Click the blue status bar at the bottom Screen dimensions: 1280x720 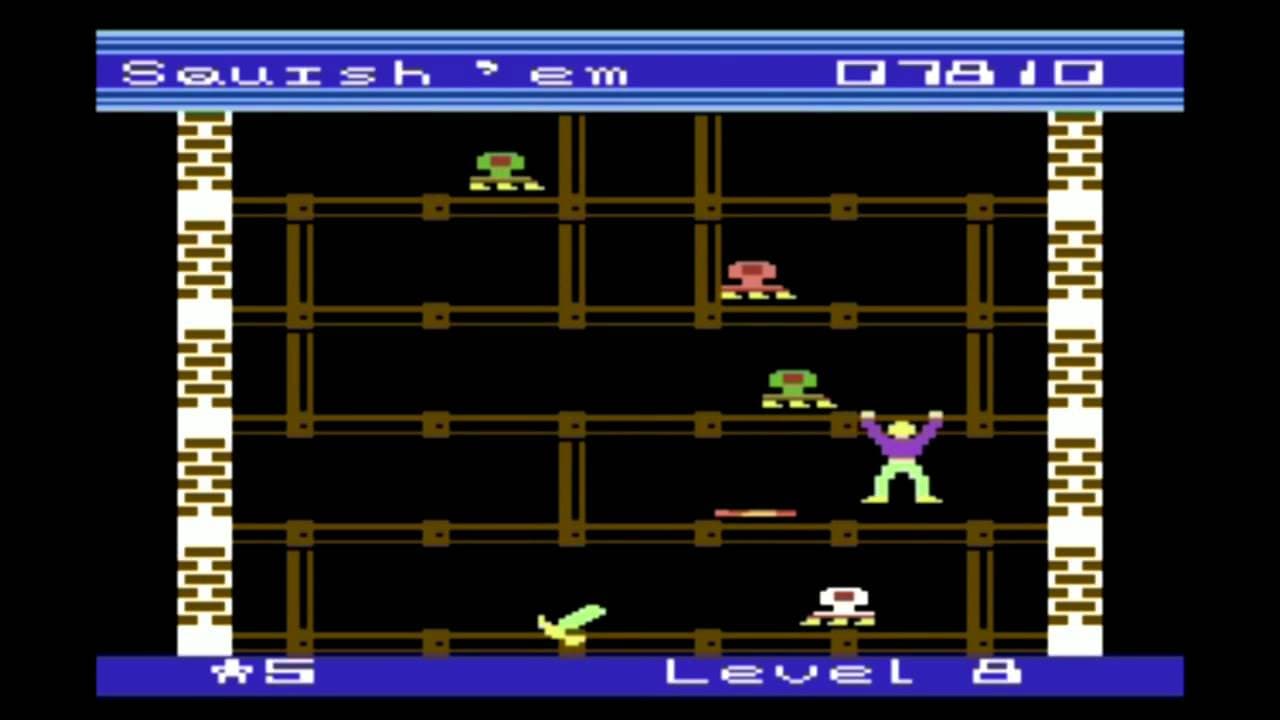[x=500, y=672]
